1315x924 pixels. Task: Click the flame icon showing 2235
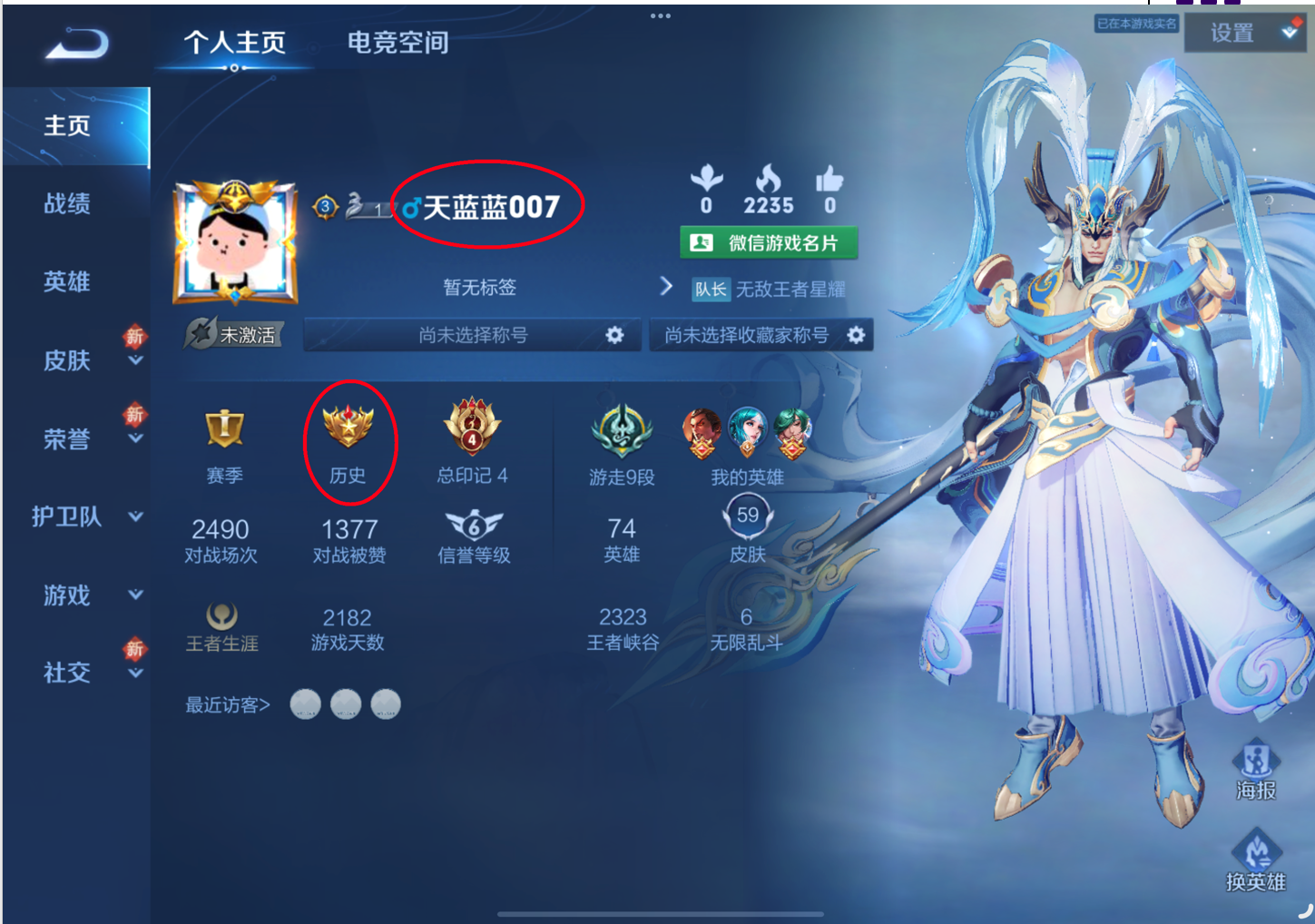click(x=769, y=182)
